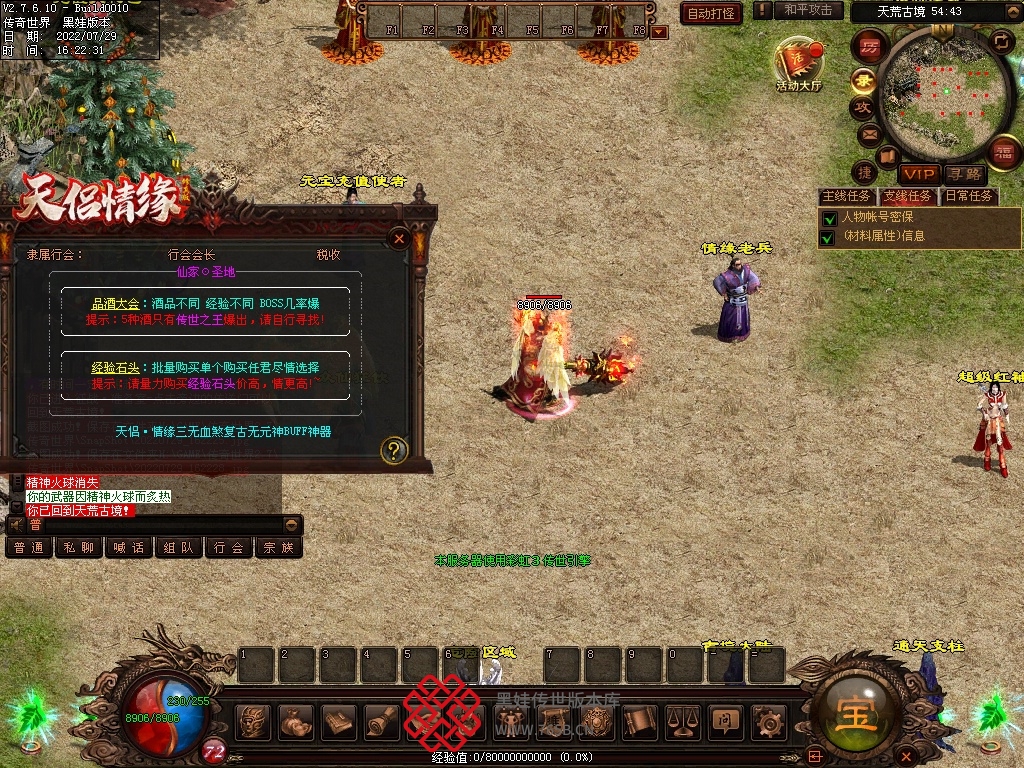1024x768 pixels.
Task: Open the envelope mail icon
Action: pyautogui.click(x=868, y=134)
